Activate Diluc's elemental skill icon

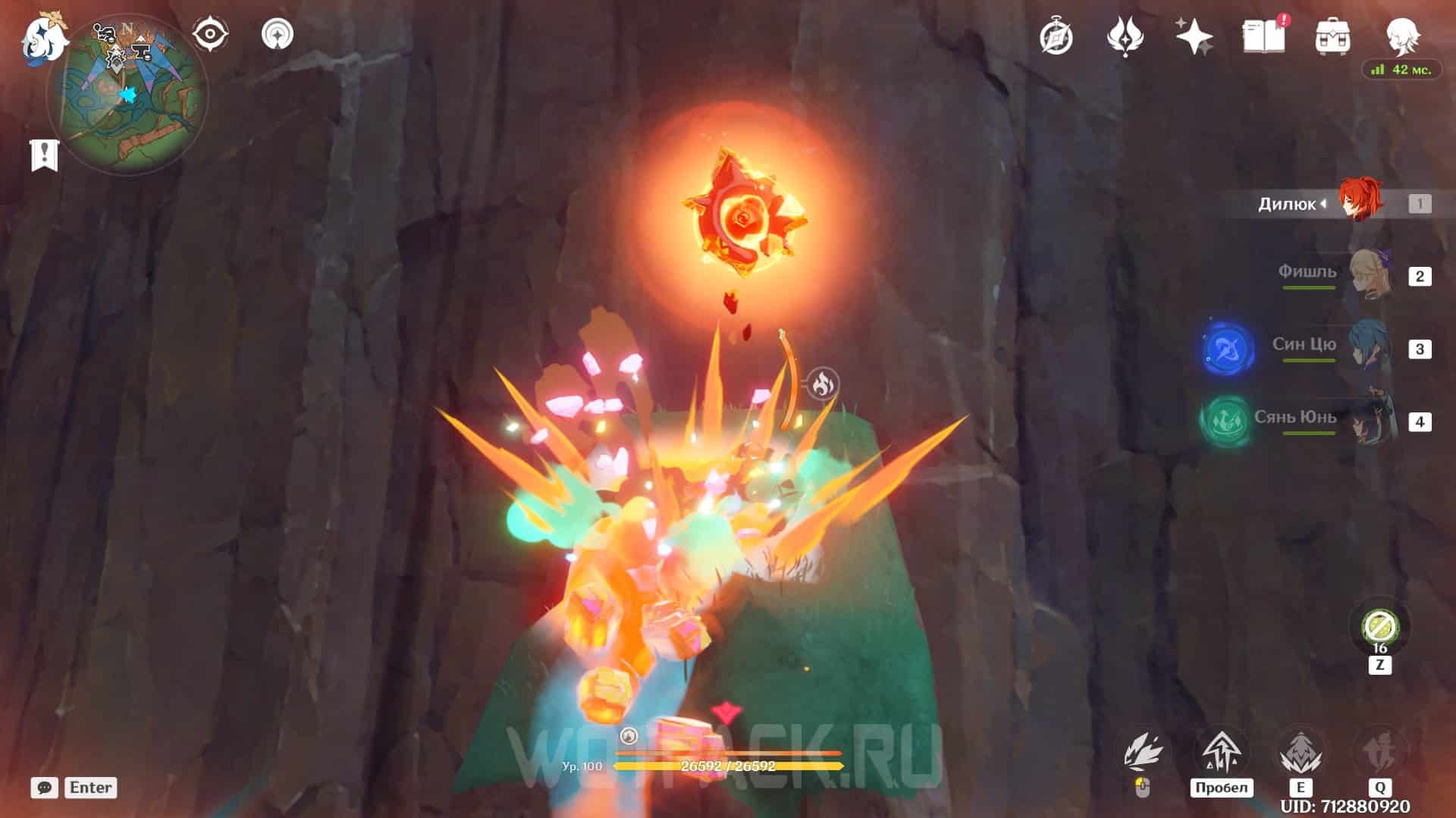point(1300,753)
